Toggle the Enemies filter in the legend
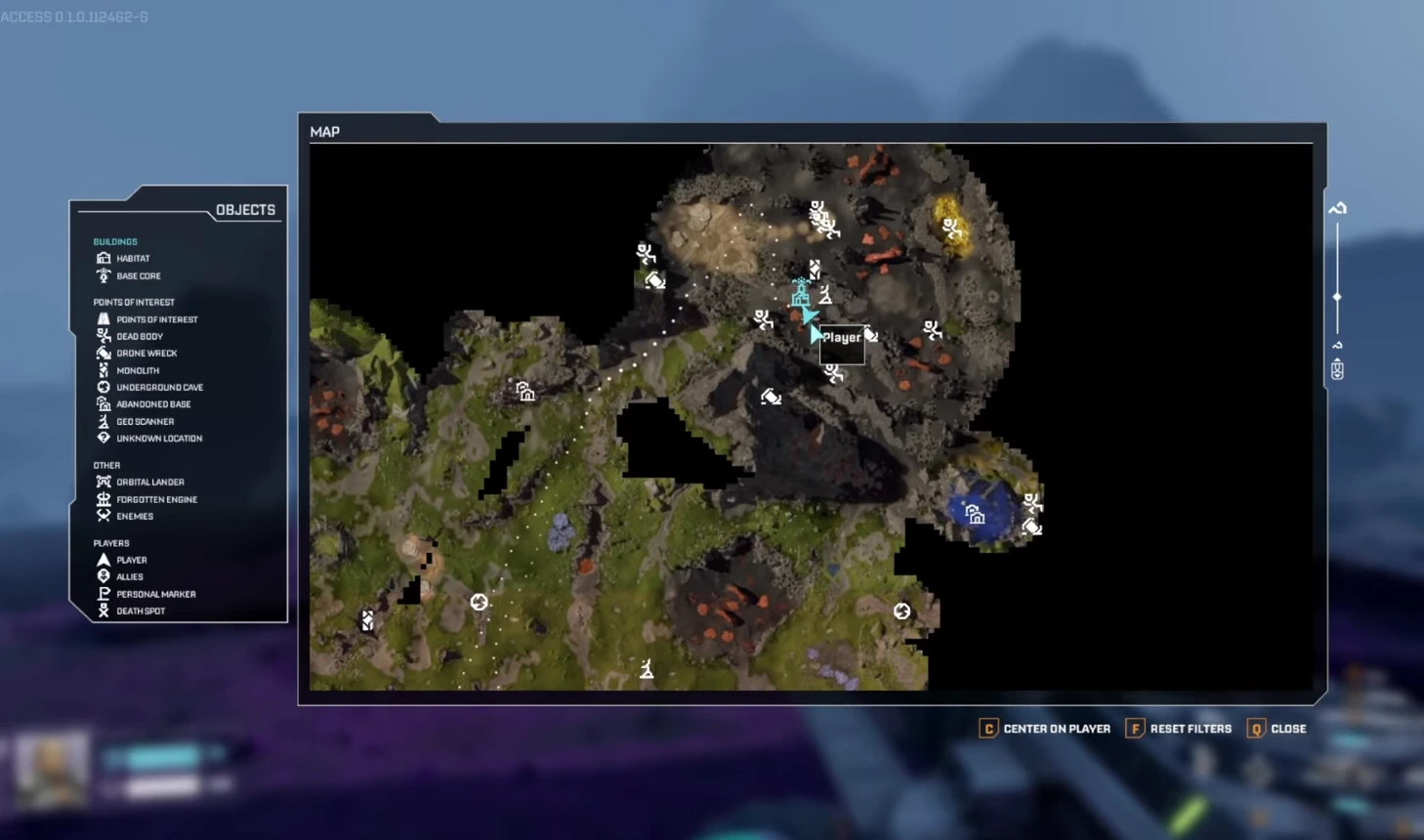The image size is (1424, 840). click(105, 516)
